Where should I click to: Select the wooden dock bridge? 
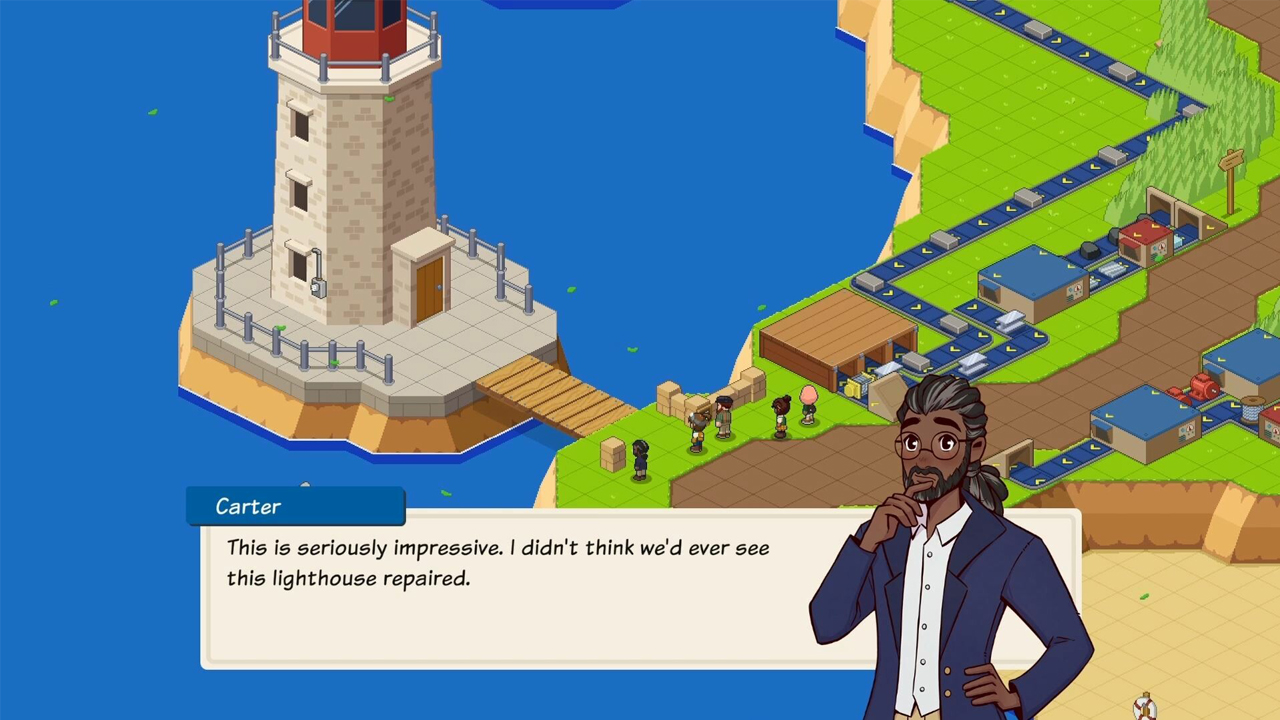coord(555,390)
